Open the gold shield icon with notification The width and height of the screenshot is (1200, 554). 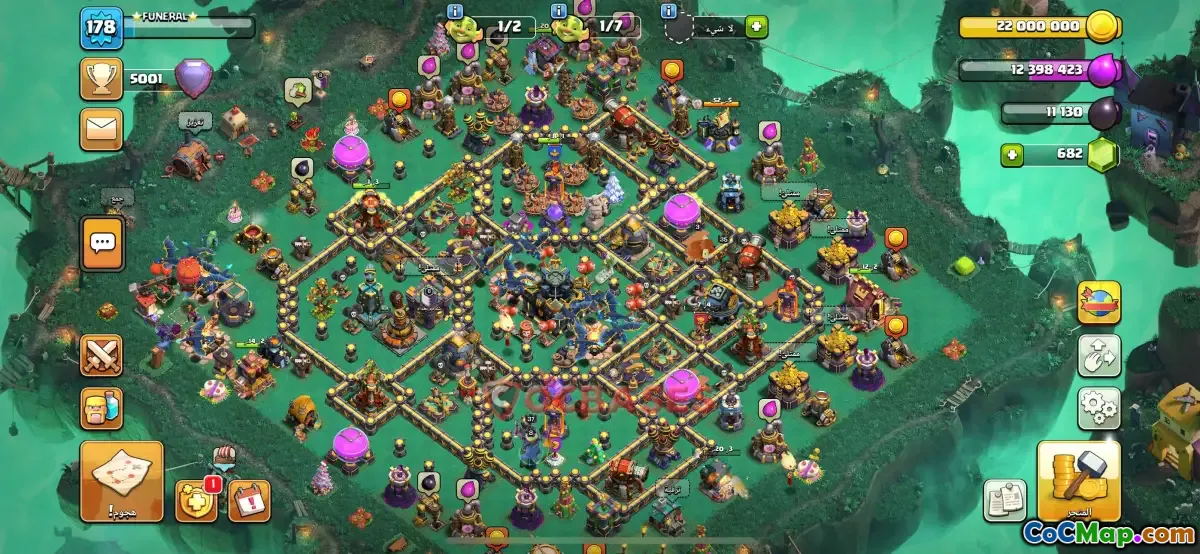pyautogui.click(x=195, y=500)
